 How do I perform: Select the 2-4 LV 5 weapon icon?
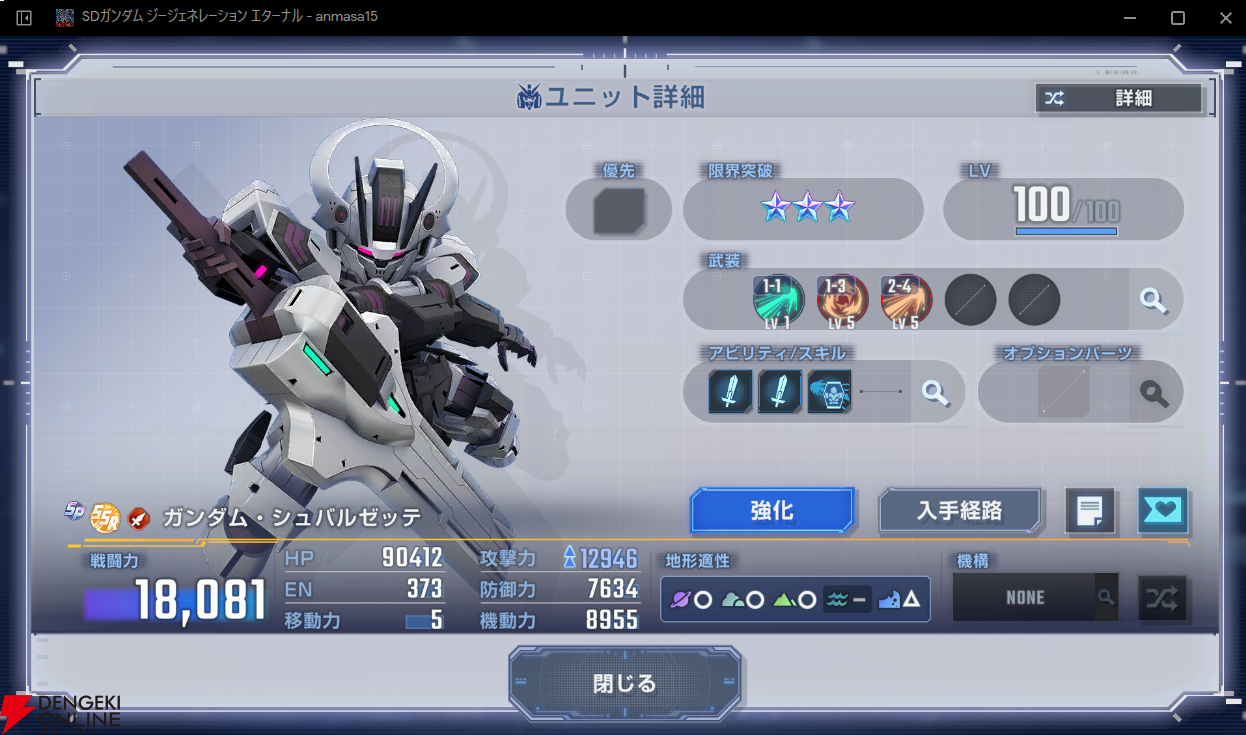(x=906, y=299)
